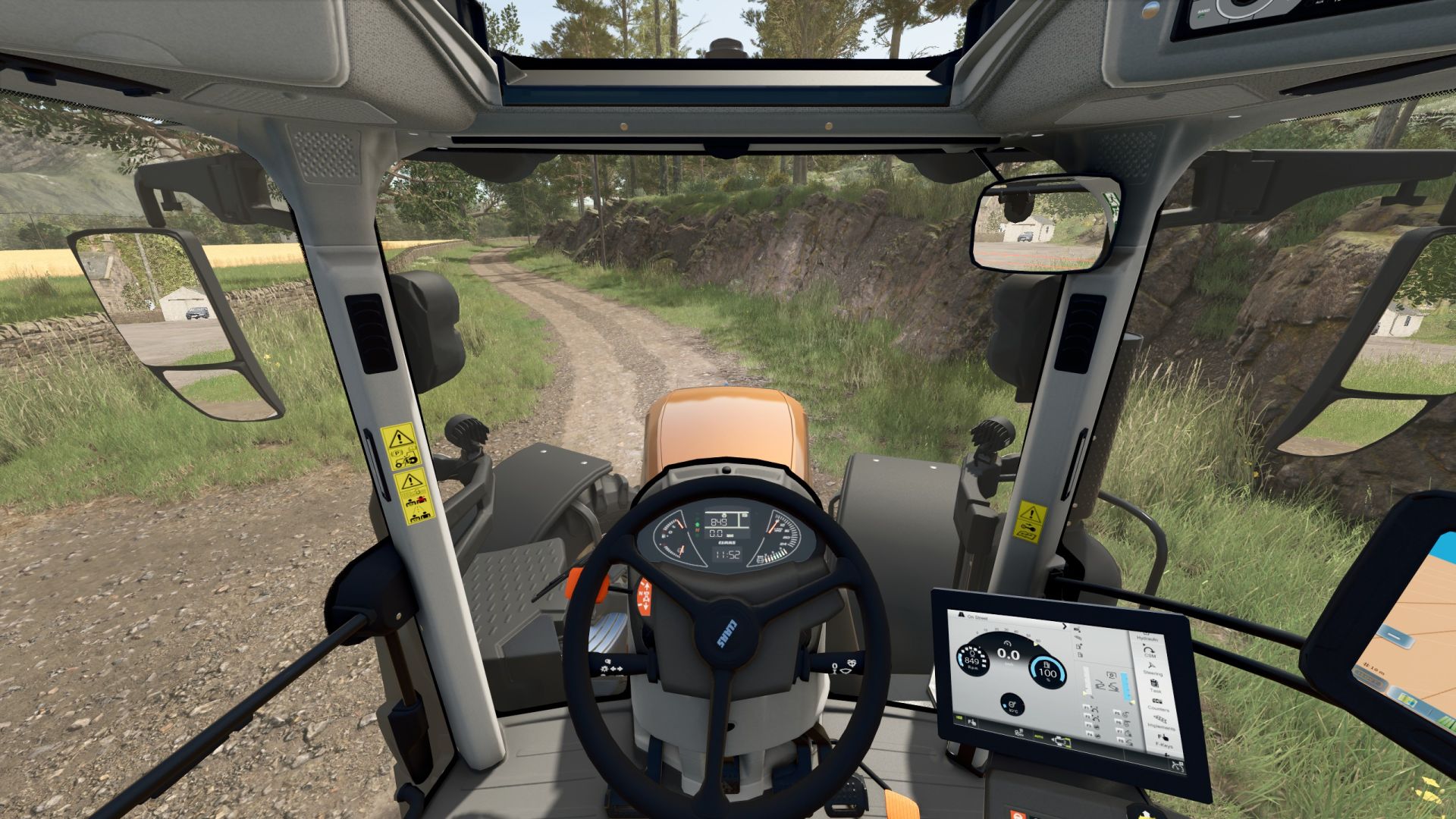Open the On Street status header dropdown

point(976,618)
